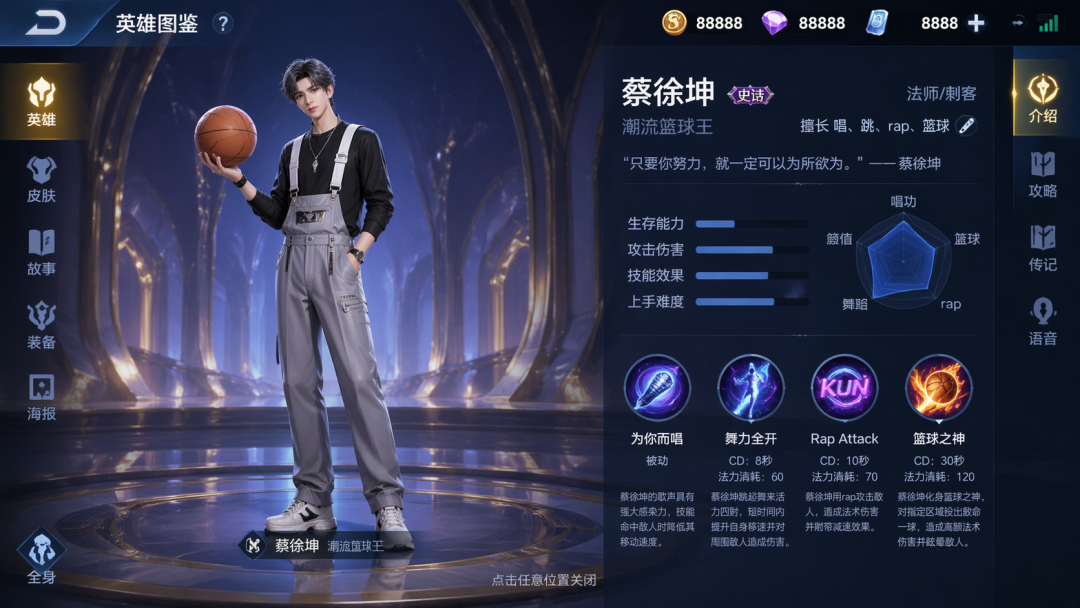Screen dimensions: 1080x608
Task: Open the 故事 tab
Action: tap(41, 252)
